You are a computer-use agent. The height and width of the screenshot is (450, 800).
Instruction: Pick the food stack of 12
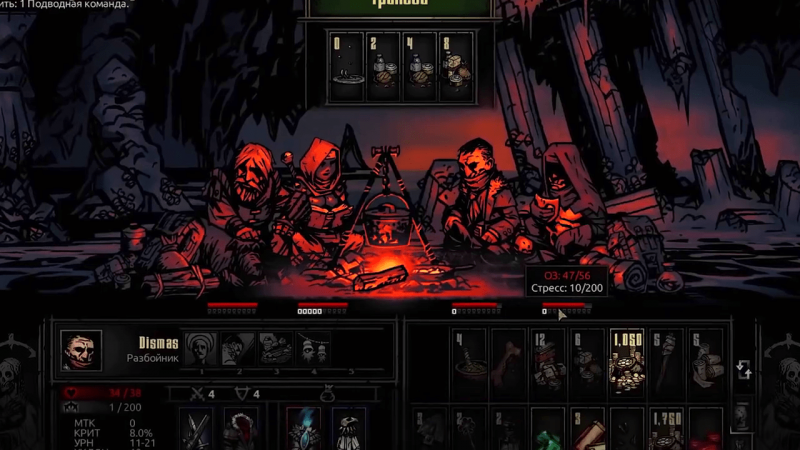click(x=547, y=362)
